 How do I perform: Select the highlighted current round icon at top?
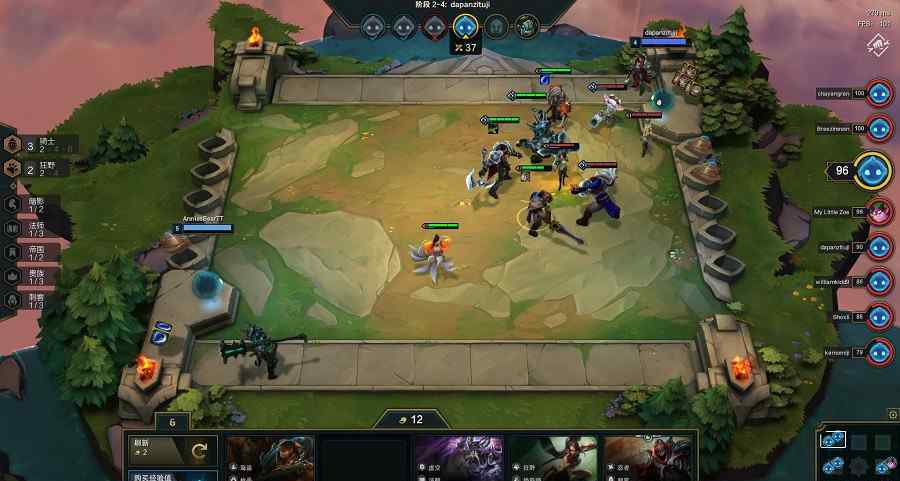coord(464,26)
